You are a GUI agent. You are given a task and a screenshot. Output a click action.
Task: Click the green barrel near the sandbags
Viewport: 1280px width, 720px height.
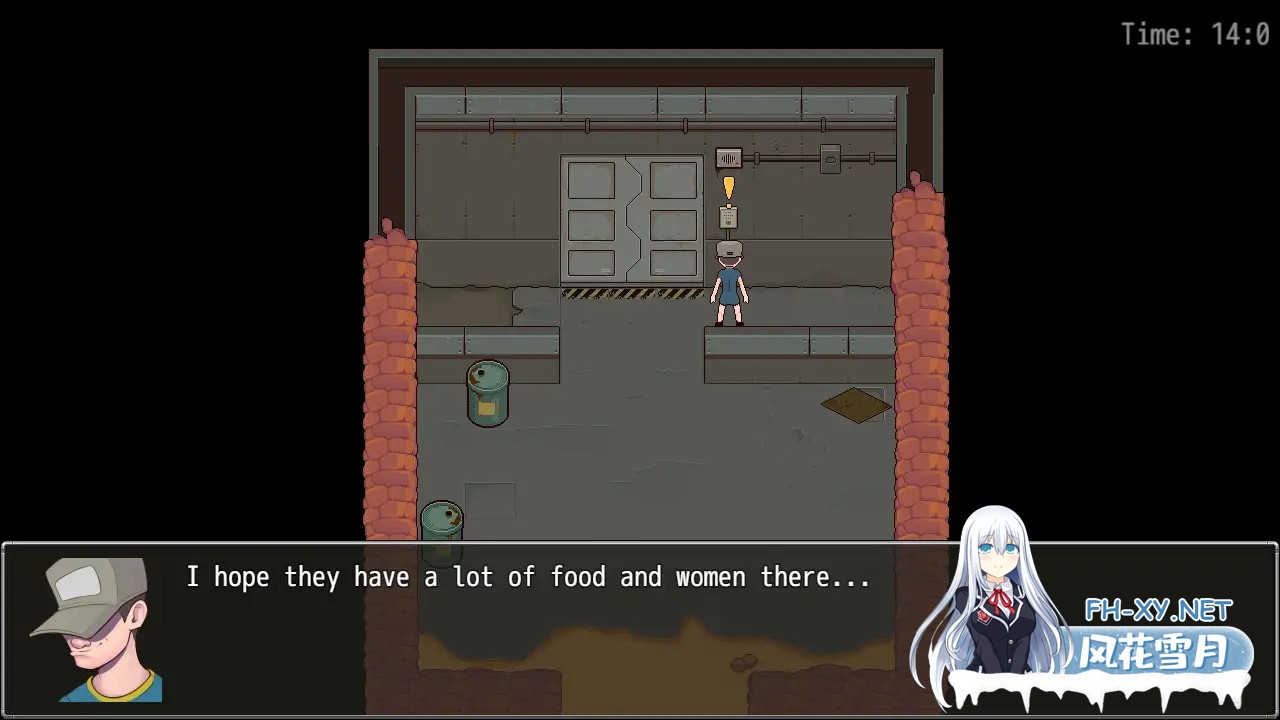(x=487, y=392)
